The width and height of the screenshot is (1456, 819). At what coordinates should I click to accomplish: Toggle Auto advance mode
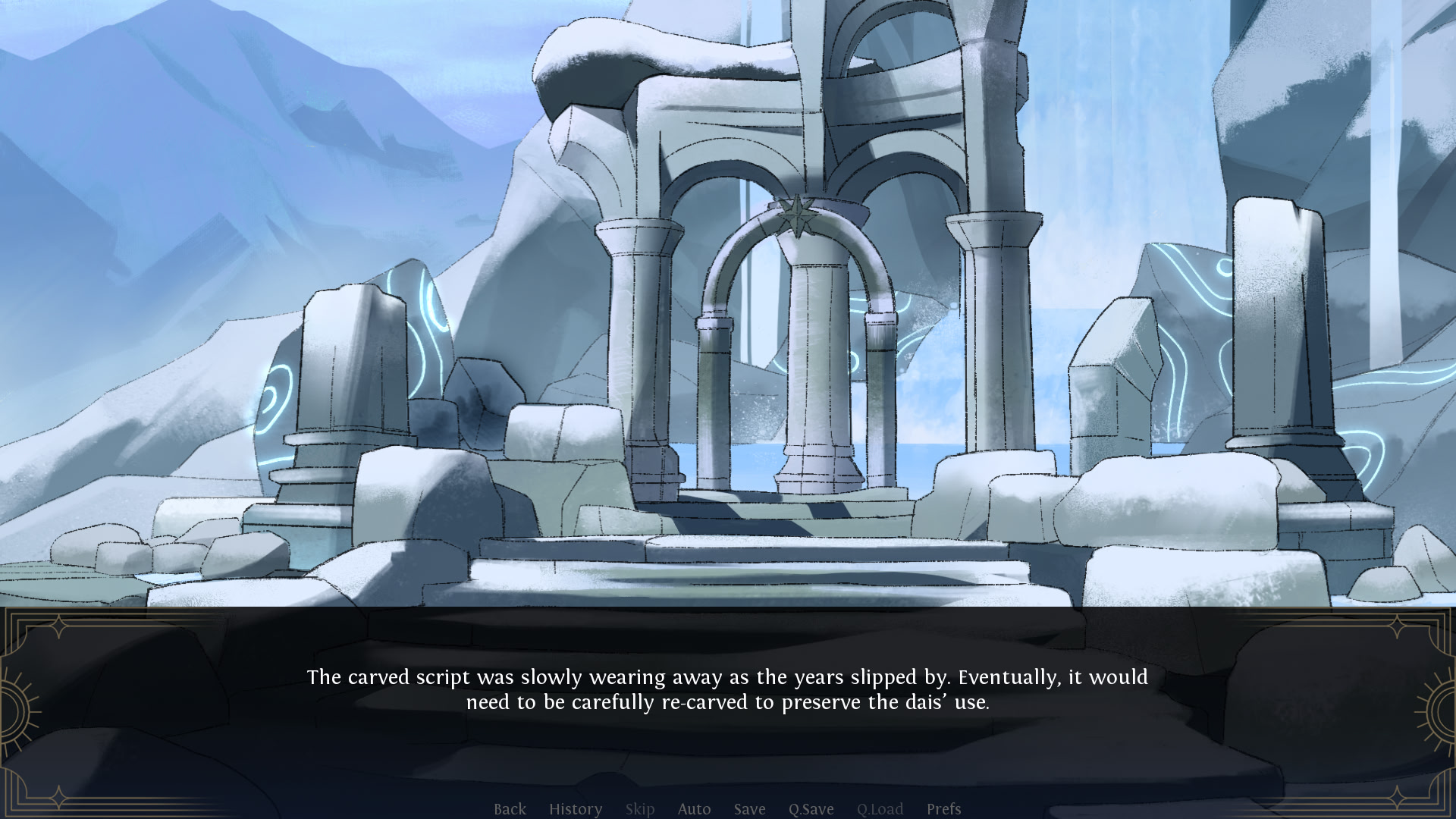click(x=694, y=809)
